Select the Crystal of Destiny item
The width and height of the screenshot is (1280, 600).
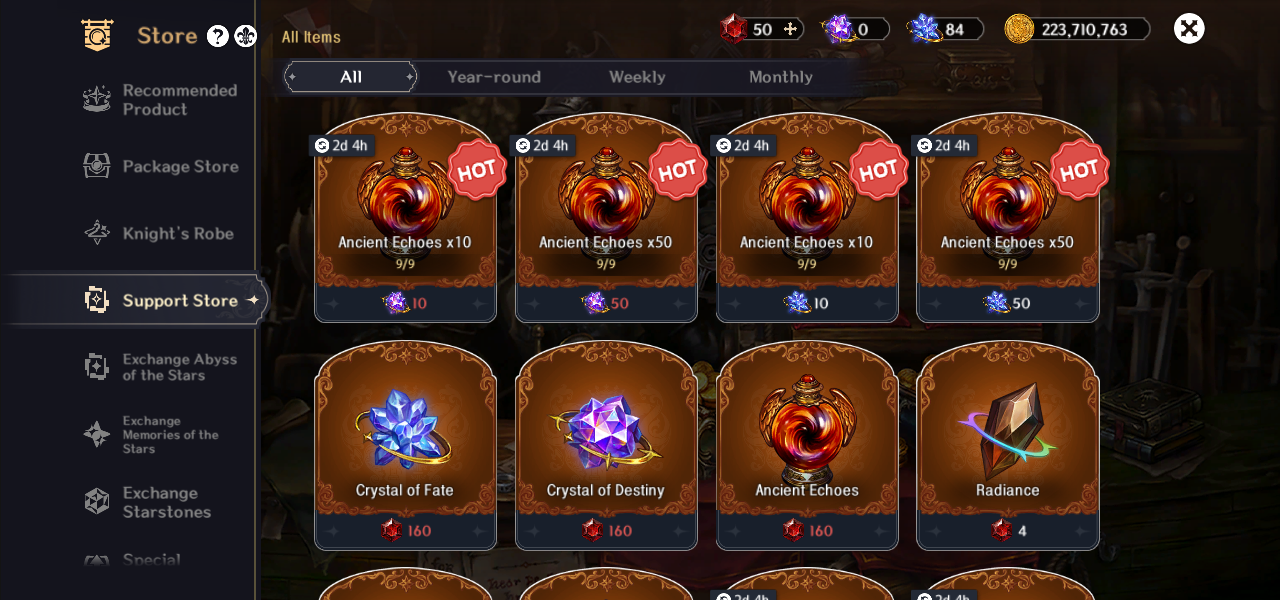606,445
